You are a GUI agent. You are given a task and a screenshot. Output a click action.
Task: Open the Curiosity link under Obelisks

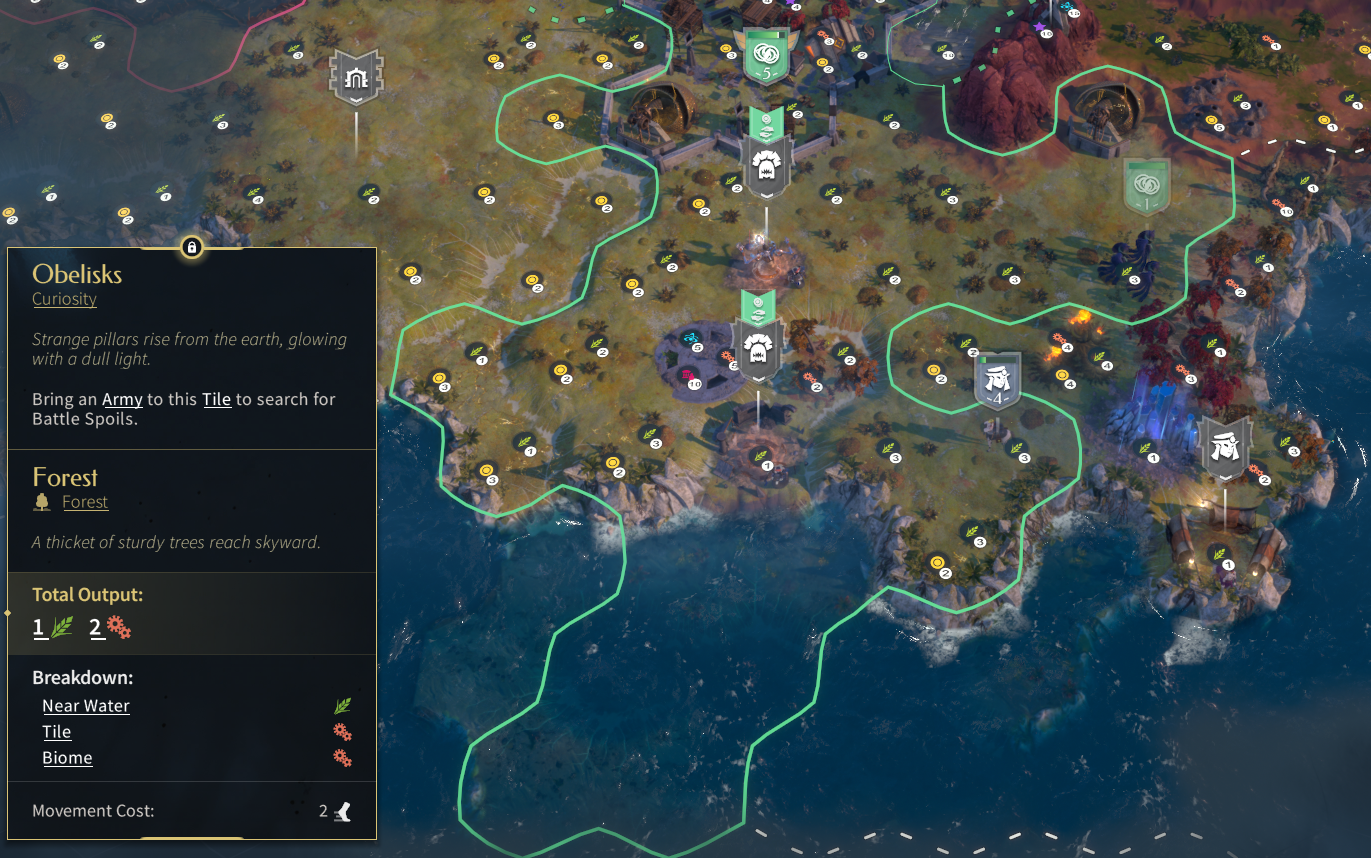[64, 299]
